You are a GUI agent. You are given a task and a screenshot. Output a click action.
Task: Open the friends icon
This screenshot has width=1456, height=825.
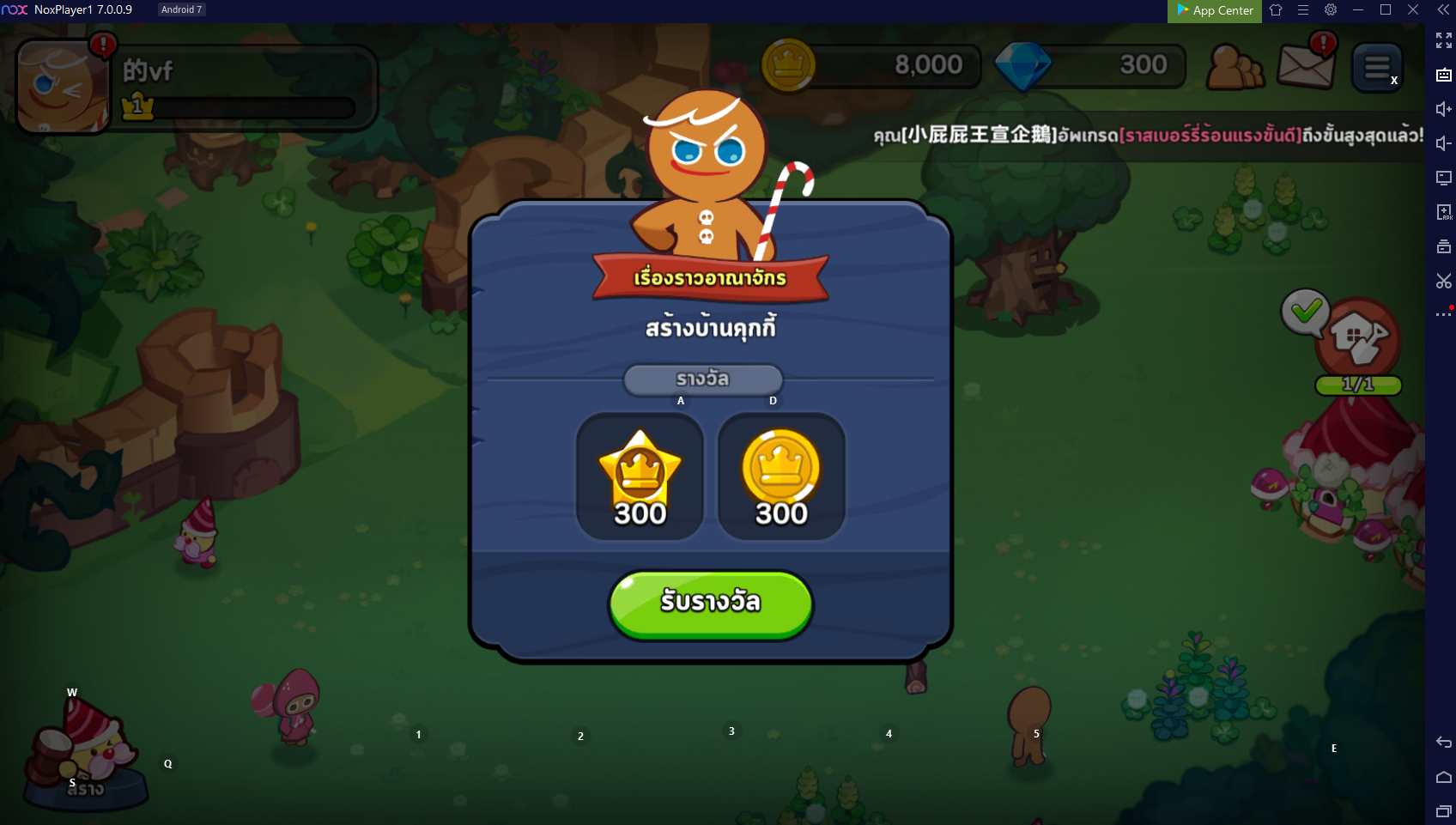[x=1234, y=67]
